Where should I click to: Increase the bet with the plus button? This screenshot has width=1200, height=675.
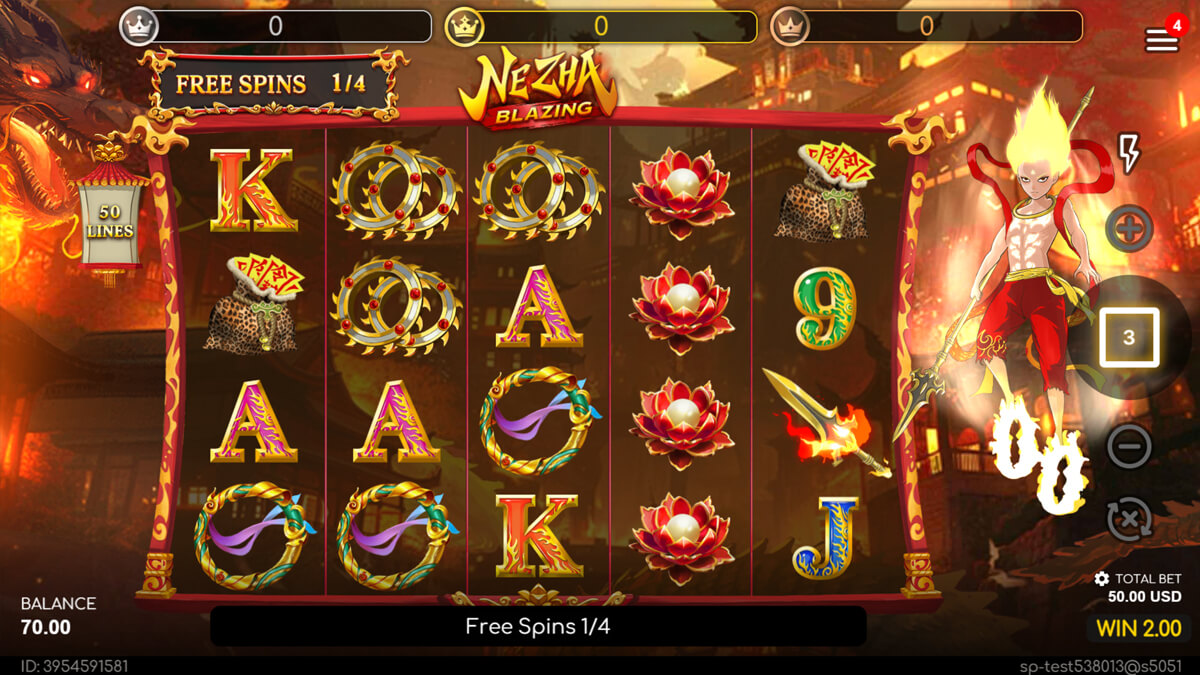pyautogui.click(x=1129, y=230)
